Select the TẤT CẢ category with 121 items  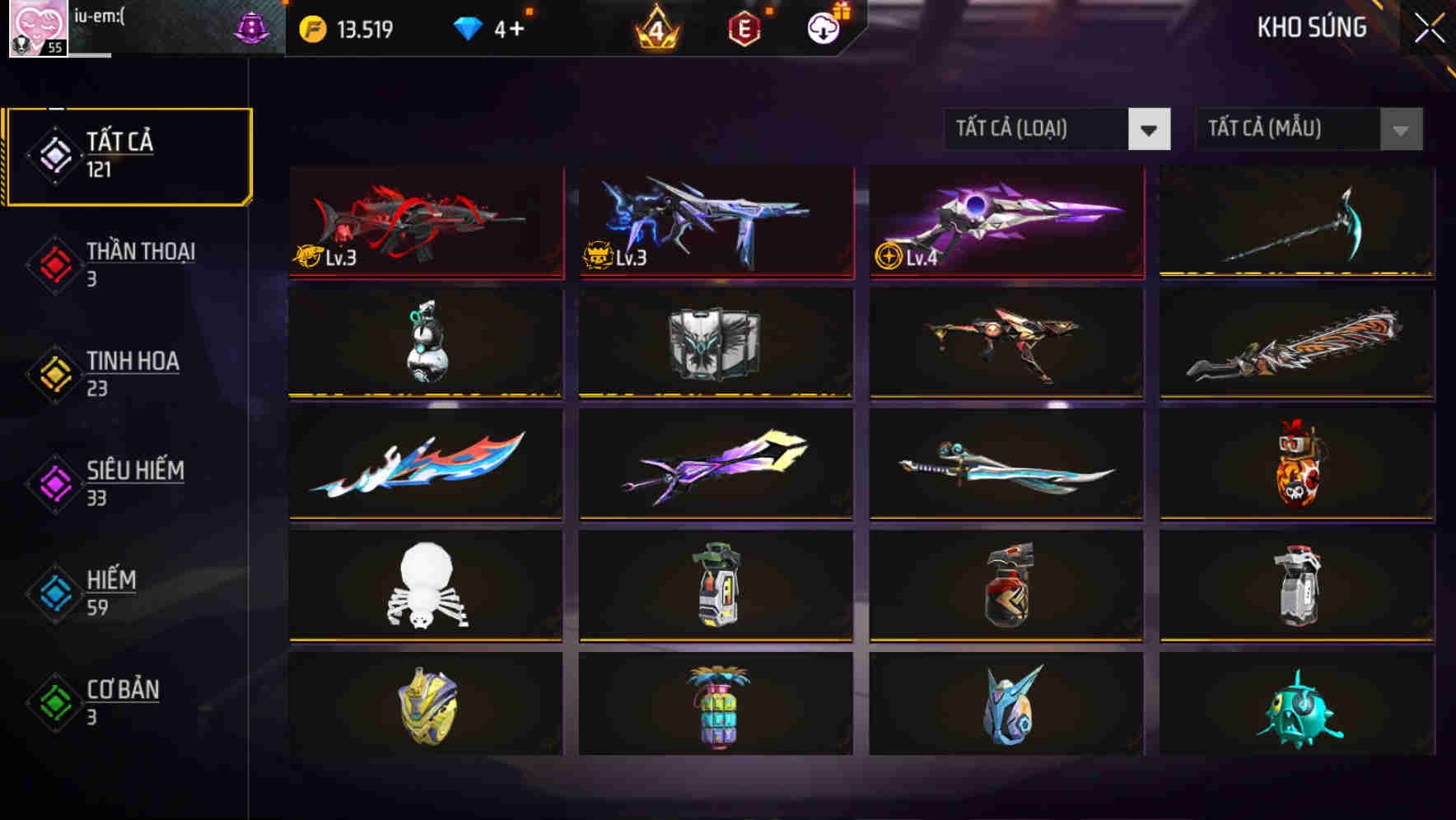(128, 153)
